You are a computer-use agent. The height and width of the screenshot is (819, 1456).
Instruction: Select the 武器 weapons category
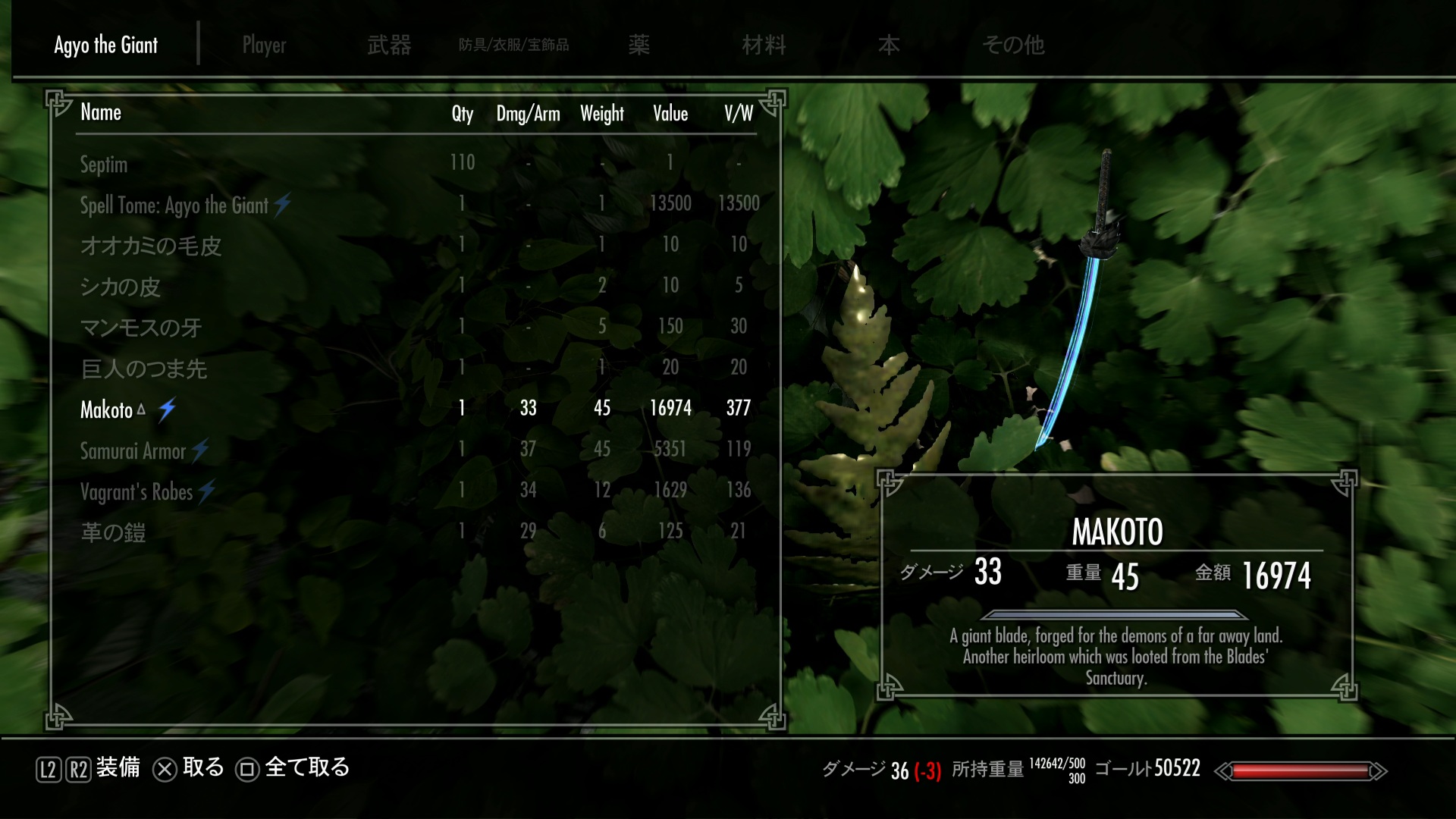(389, 45)
